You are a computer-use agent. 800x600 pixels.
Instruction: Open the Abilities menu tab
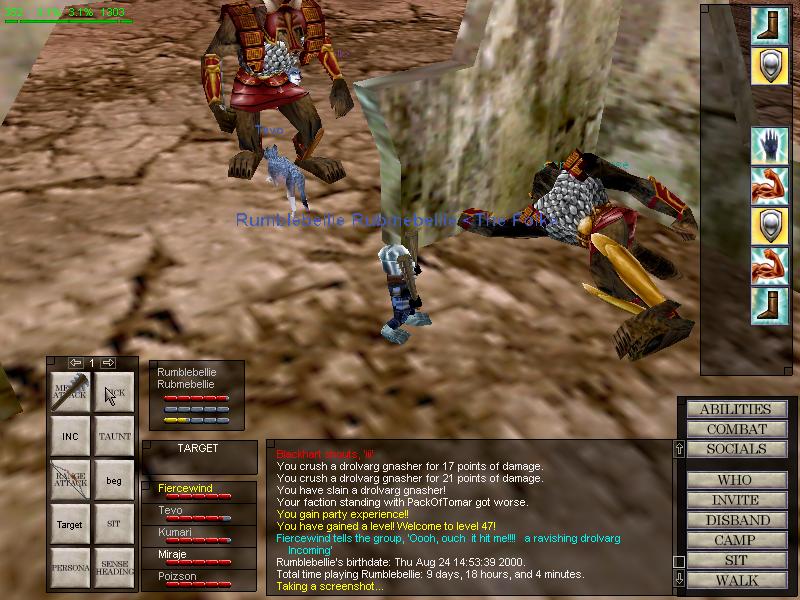pyautogui.click(x=735, y=409)
